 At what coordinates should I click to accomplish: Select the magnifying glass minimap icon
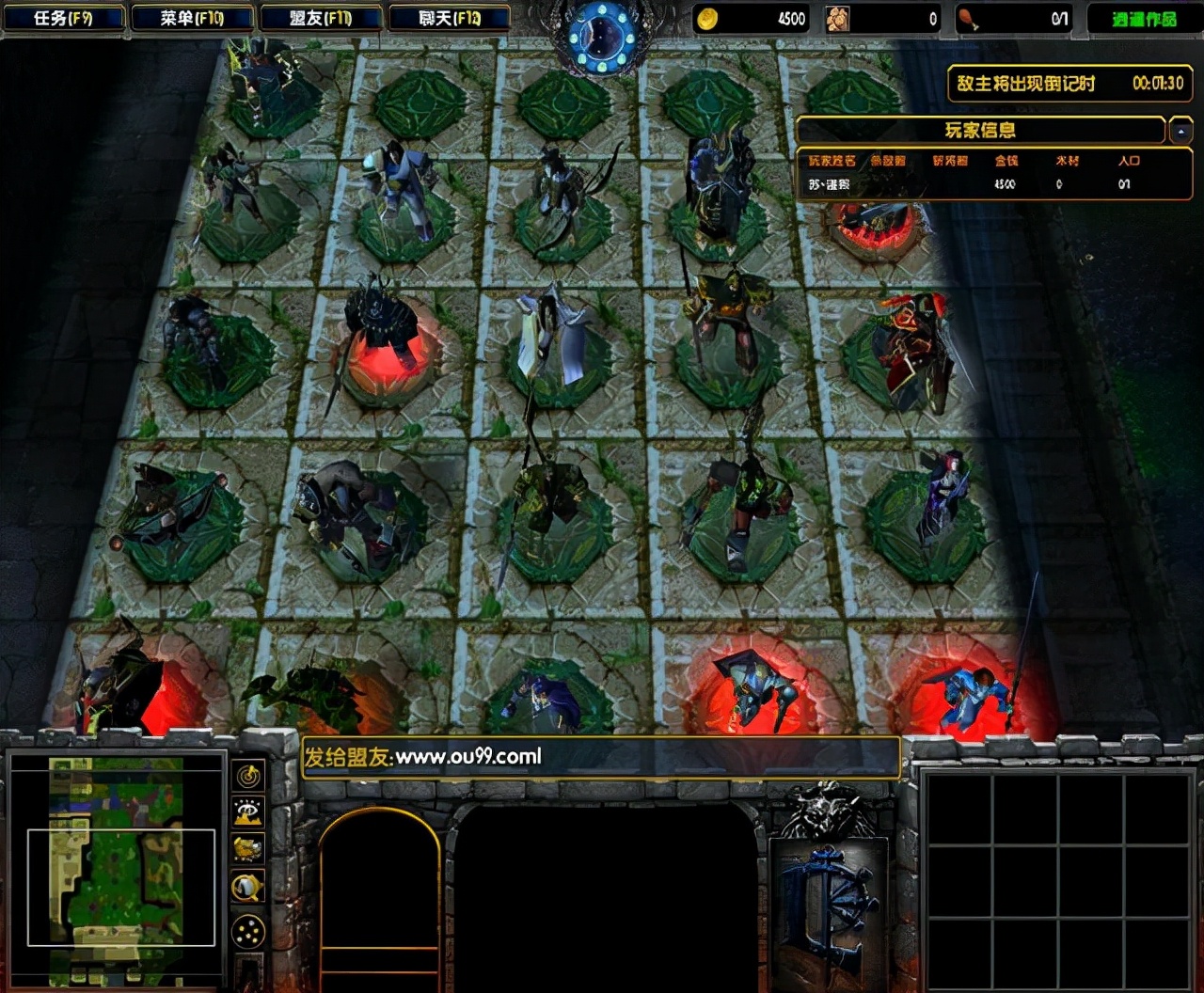247,886
